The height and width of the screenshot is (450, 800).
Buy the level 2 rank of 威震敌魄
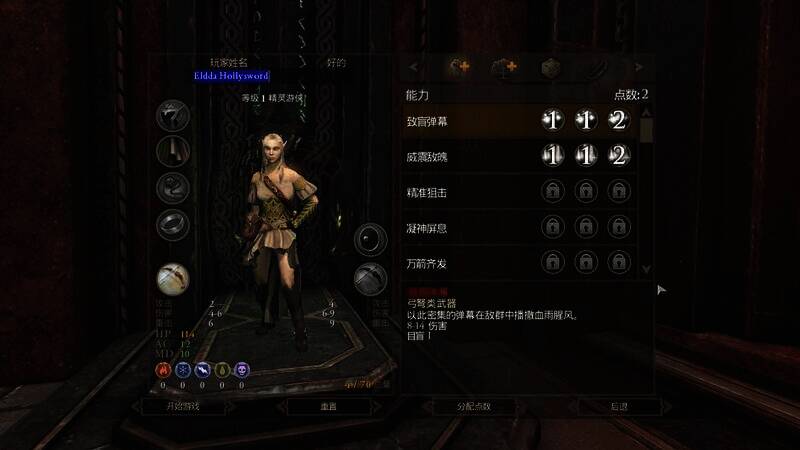(x=618, y=156)
